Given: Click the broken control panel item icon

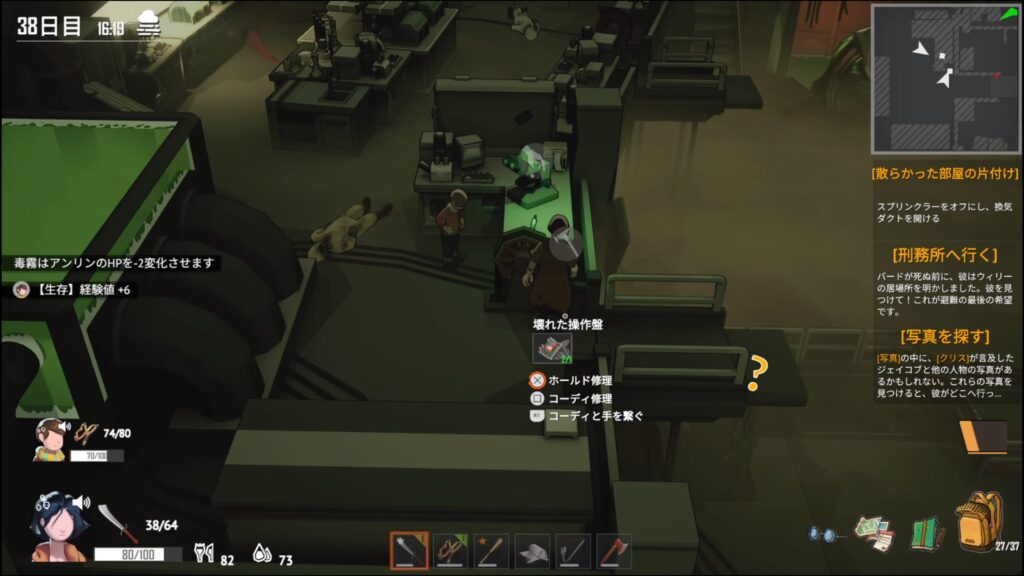Looking at the screenshot, I should [551, 347].
